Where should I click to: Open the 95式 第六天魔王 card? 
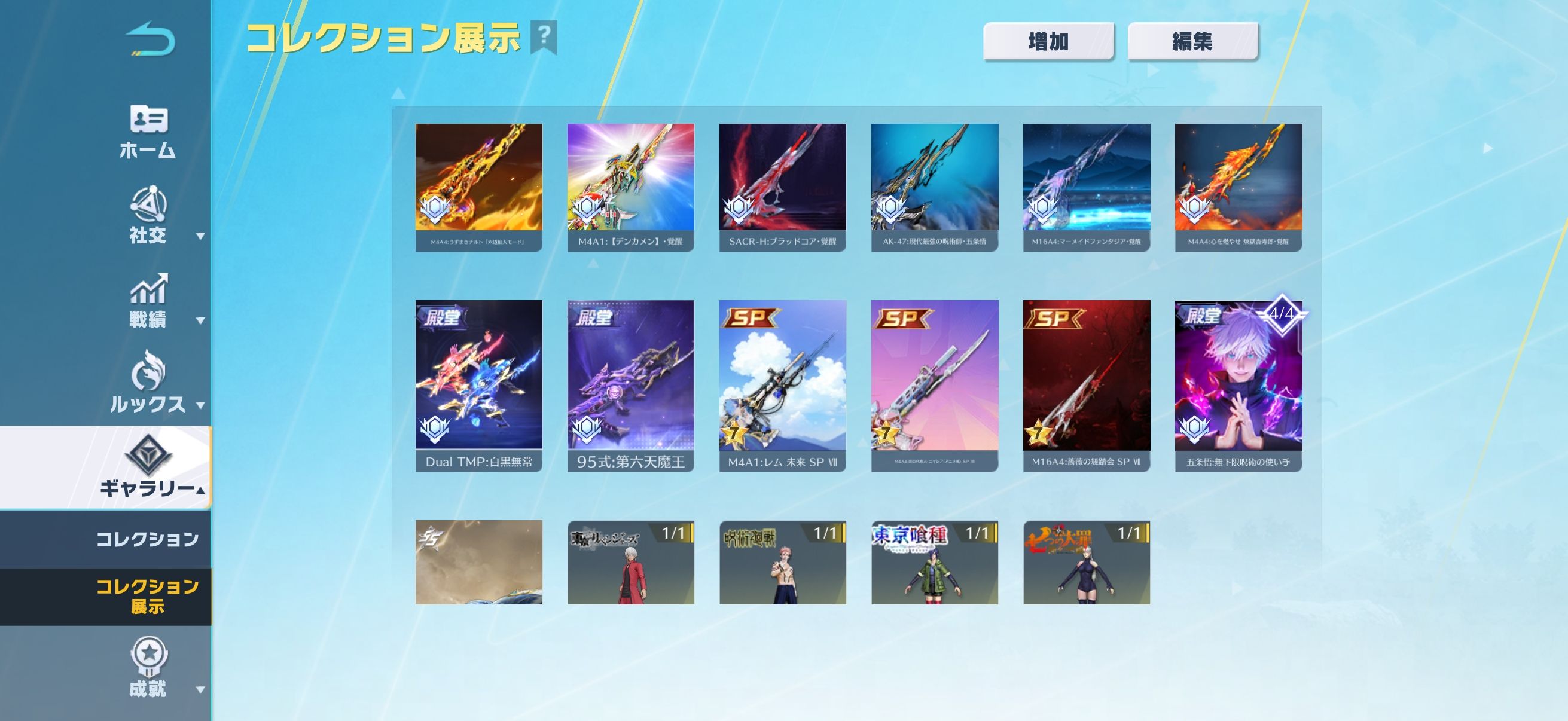pos(630,385)
